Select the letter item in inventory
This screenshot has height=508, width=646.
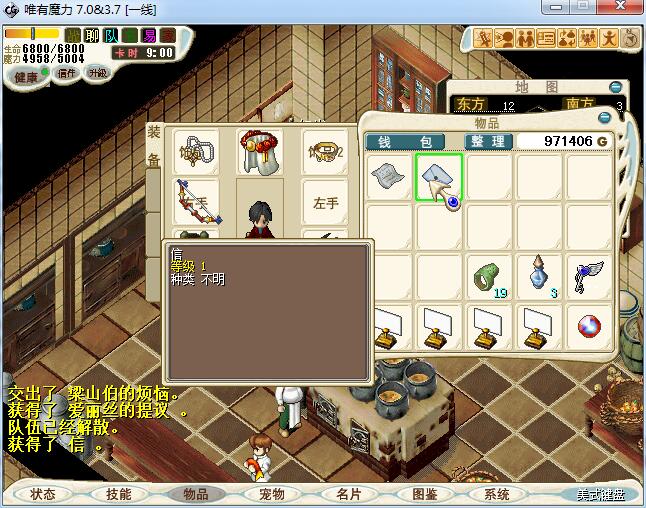pyautogui.click(x=439, y=178)
